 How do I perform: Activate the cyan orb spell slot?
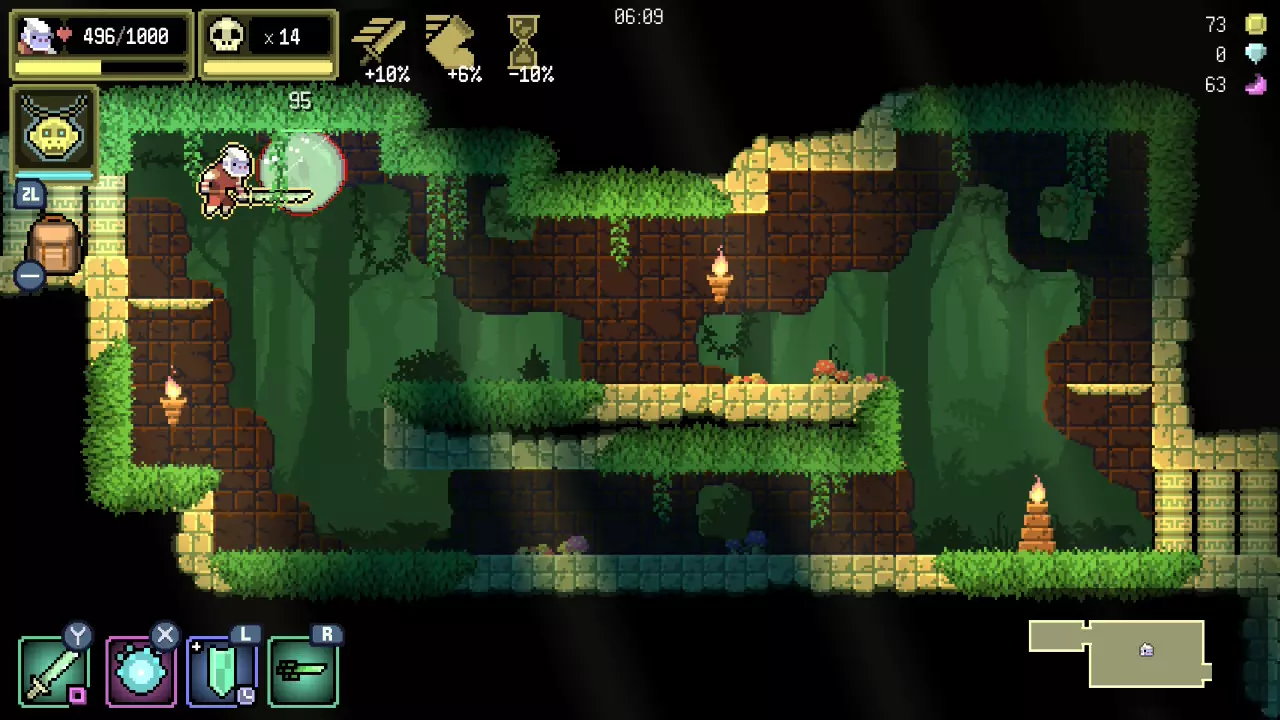[140, 671]
